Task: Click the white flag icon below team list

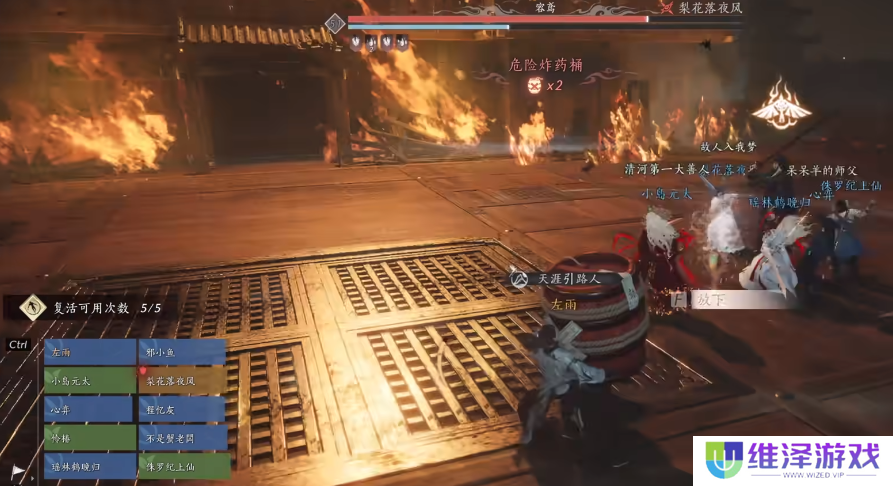Action: pos(18,470)
